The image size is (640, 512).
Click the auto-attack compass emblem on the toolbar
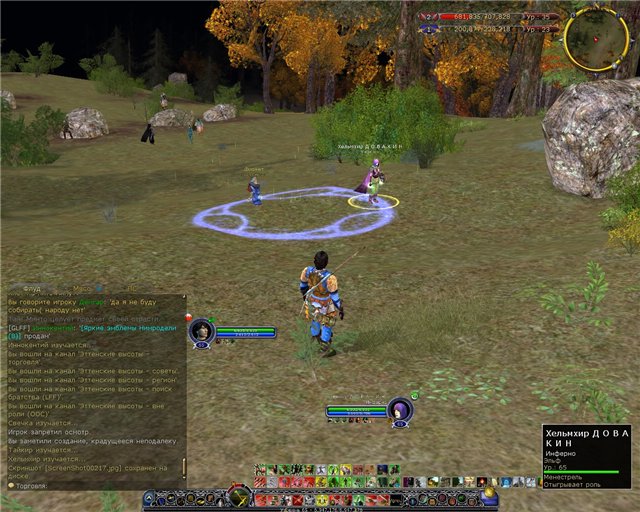click(238, 496)
